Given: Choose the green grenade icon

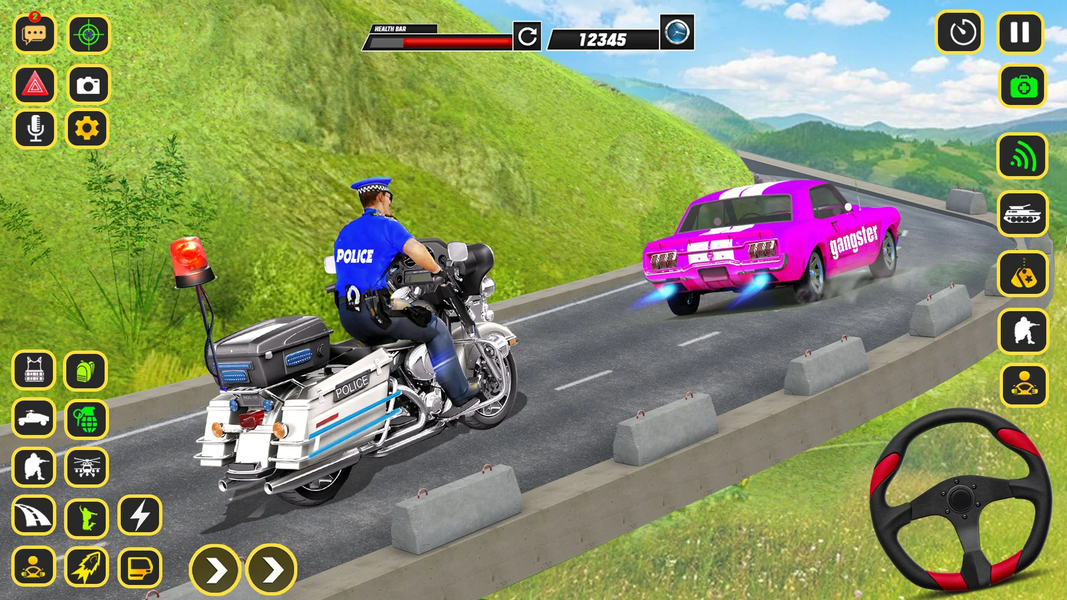Looking at the screenshot, I should pyautogui.click(x=86, y=419).
